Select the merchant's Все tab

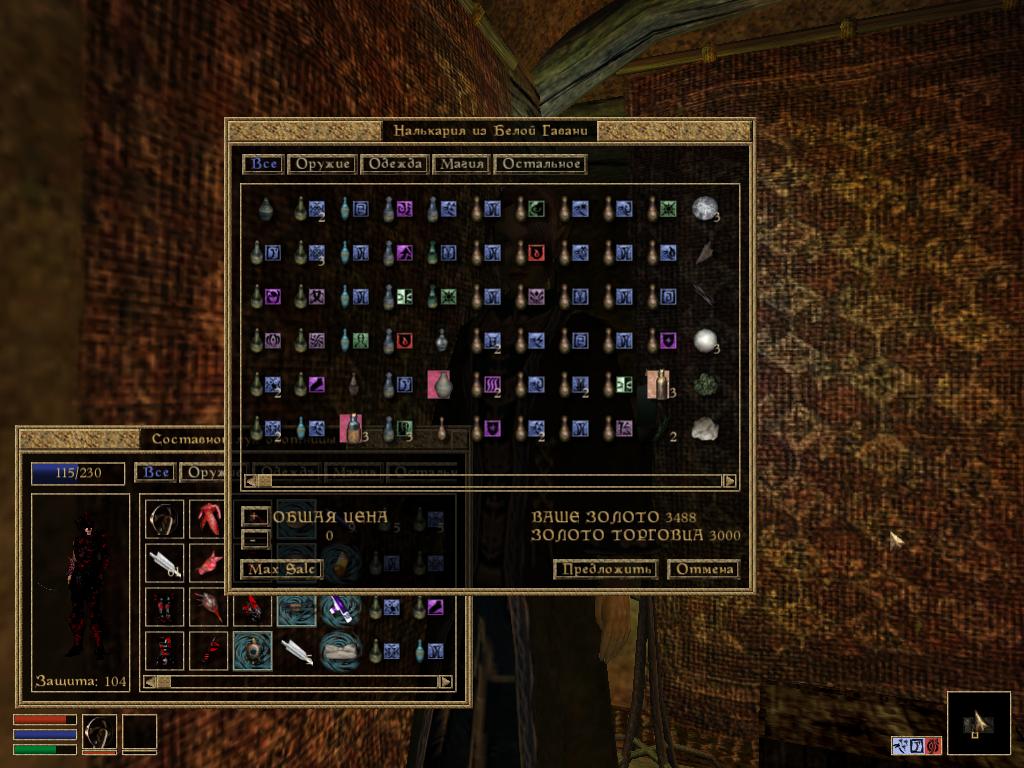coord(263,164)
